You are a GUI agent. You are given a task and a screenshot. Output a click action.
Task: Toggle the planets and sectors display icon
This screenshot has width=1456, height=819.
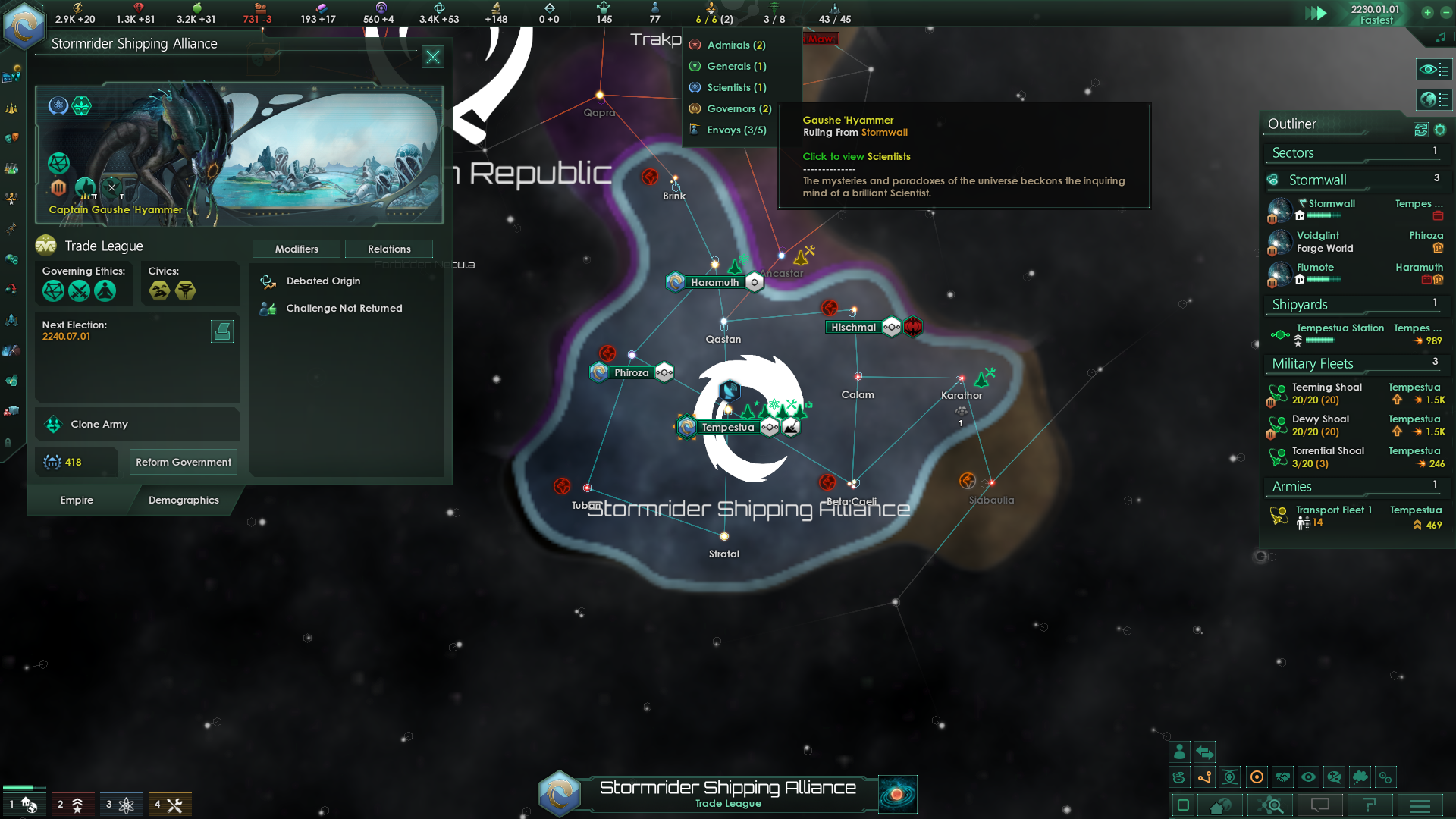point(1434,99)
